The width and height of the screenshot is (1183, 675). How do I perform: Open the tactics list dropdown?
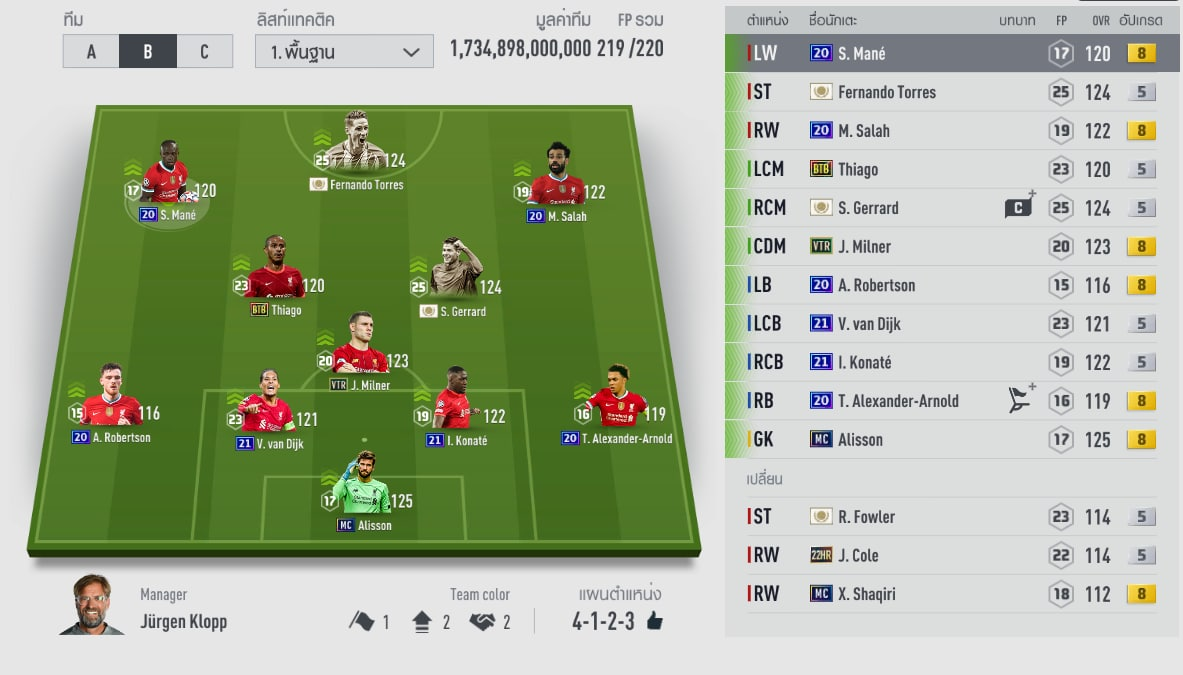[344, 52]
